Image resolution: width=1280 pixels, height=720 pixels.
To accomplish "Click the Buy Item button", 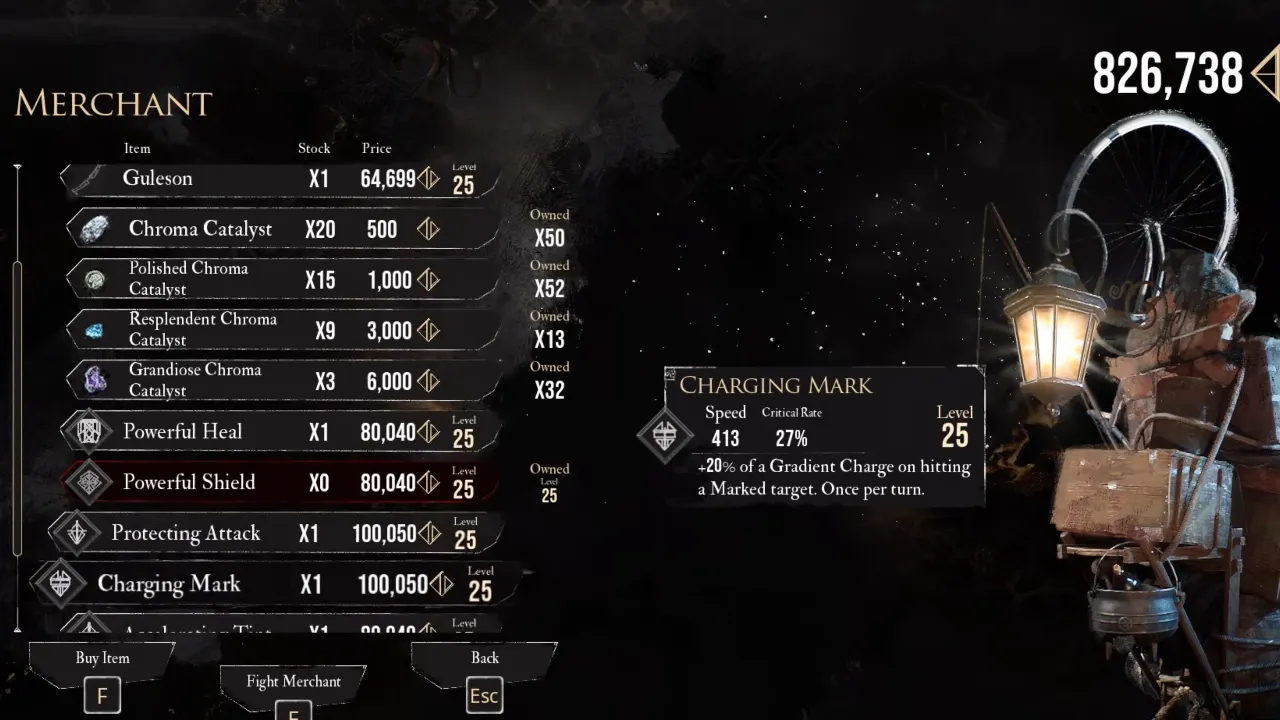I will tap(102, 674).
